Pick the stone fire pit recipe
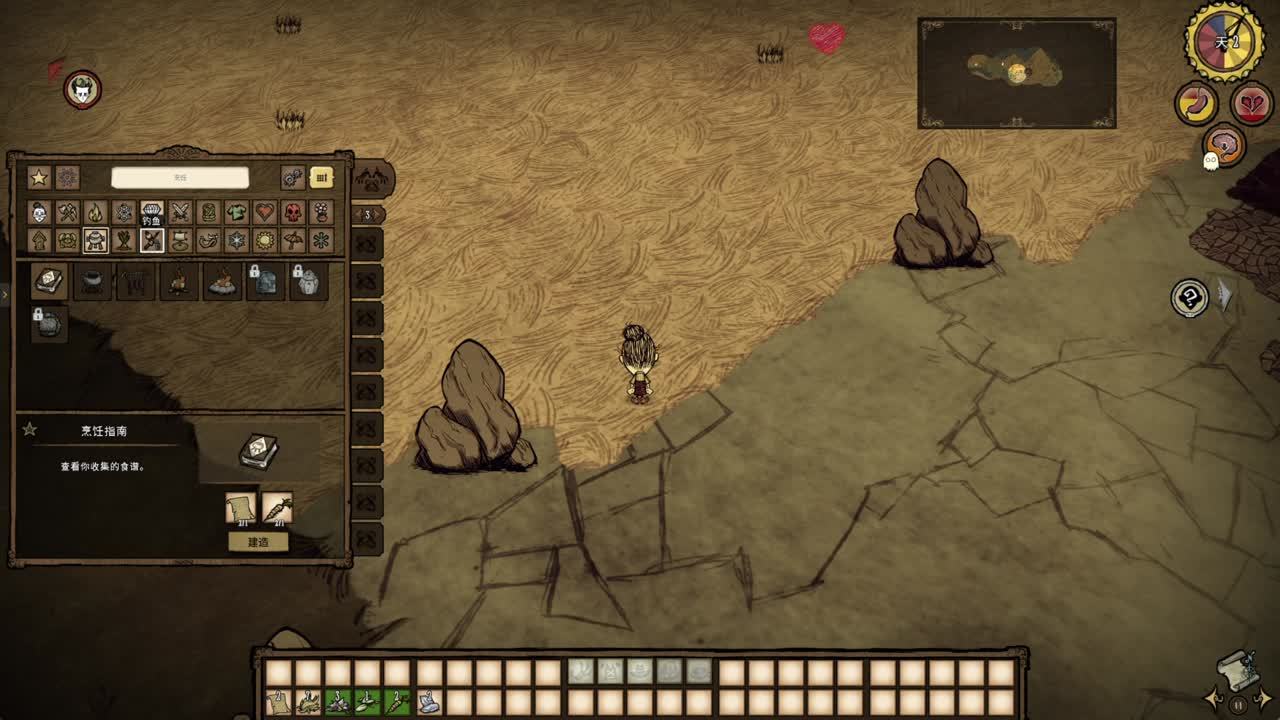The height and width of the screenshot is (720, 1280). click(221, 283)
